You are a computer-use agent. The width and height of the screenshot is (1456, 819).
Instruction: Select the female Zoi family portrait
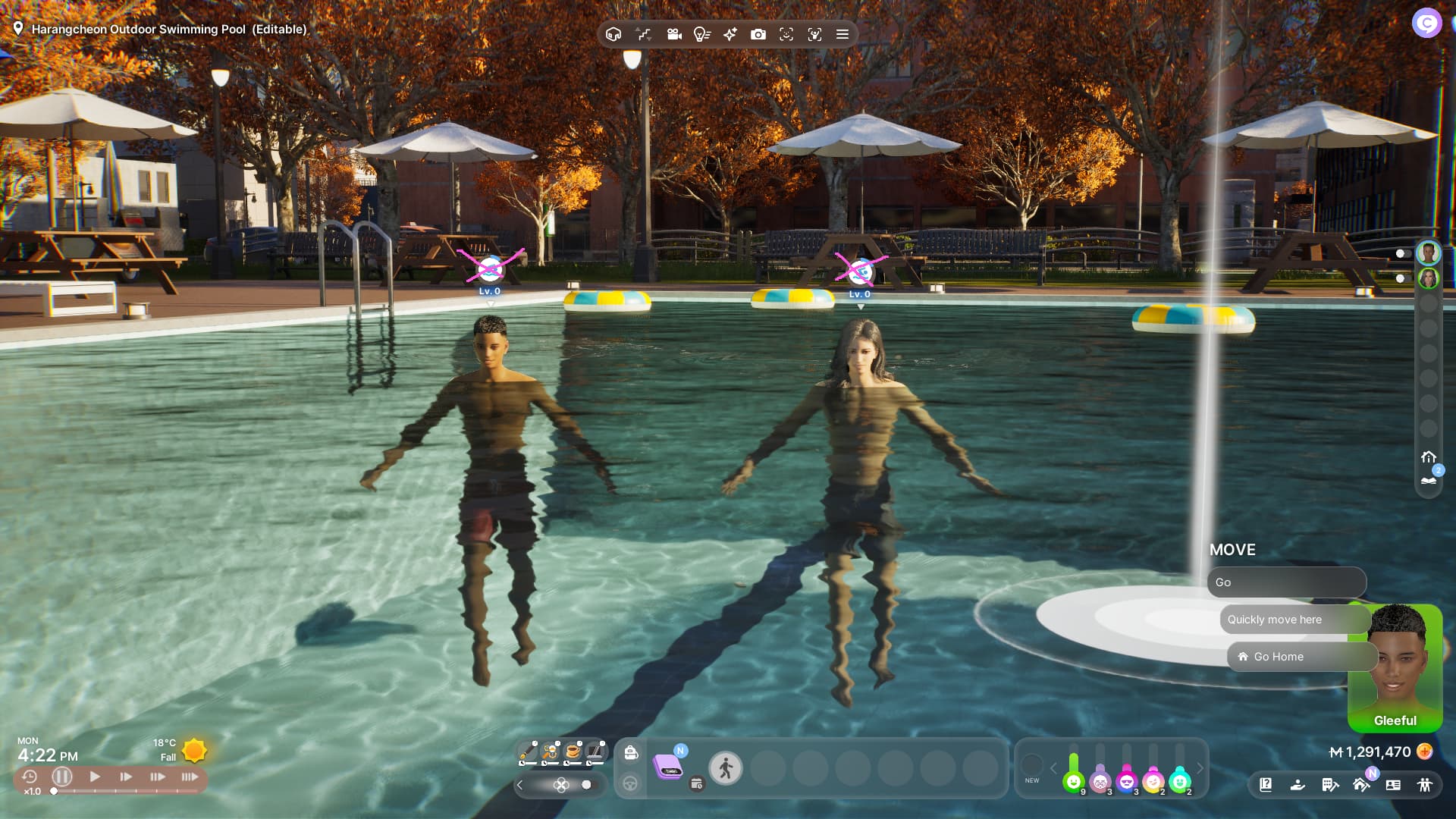[1429, 278]
